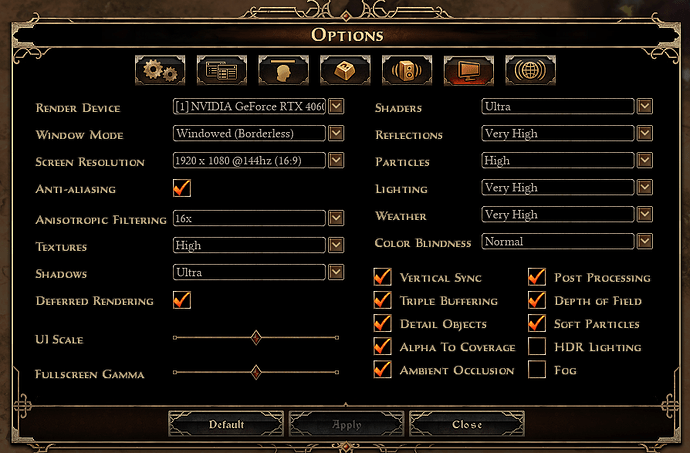Adjust the UI Scale slider handle
Screen dimensions: 690x453
pos(256,338)
